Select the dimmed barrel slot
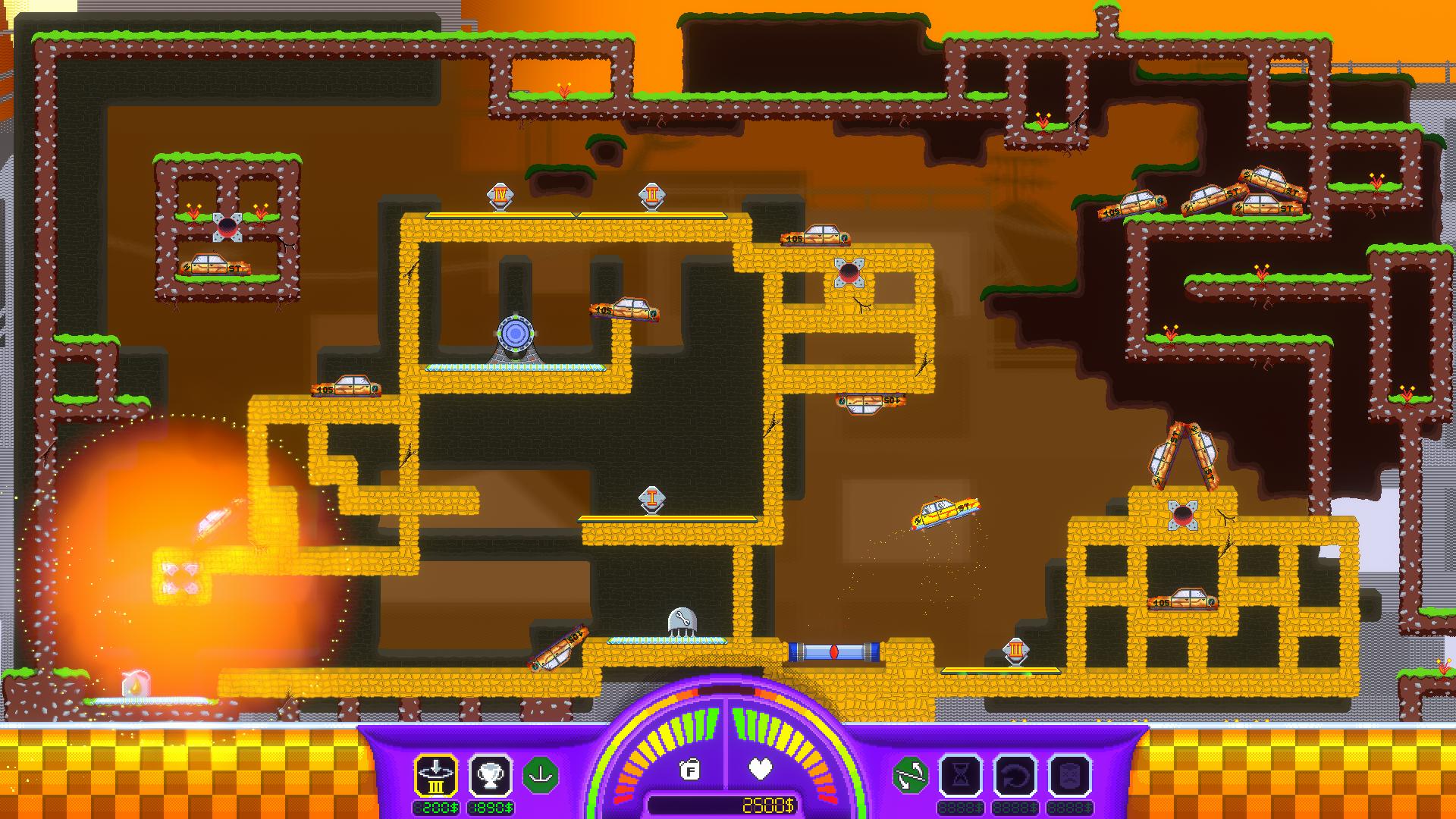 tap(1070, 776)
